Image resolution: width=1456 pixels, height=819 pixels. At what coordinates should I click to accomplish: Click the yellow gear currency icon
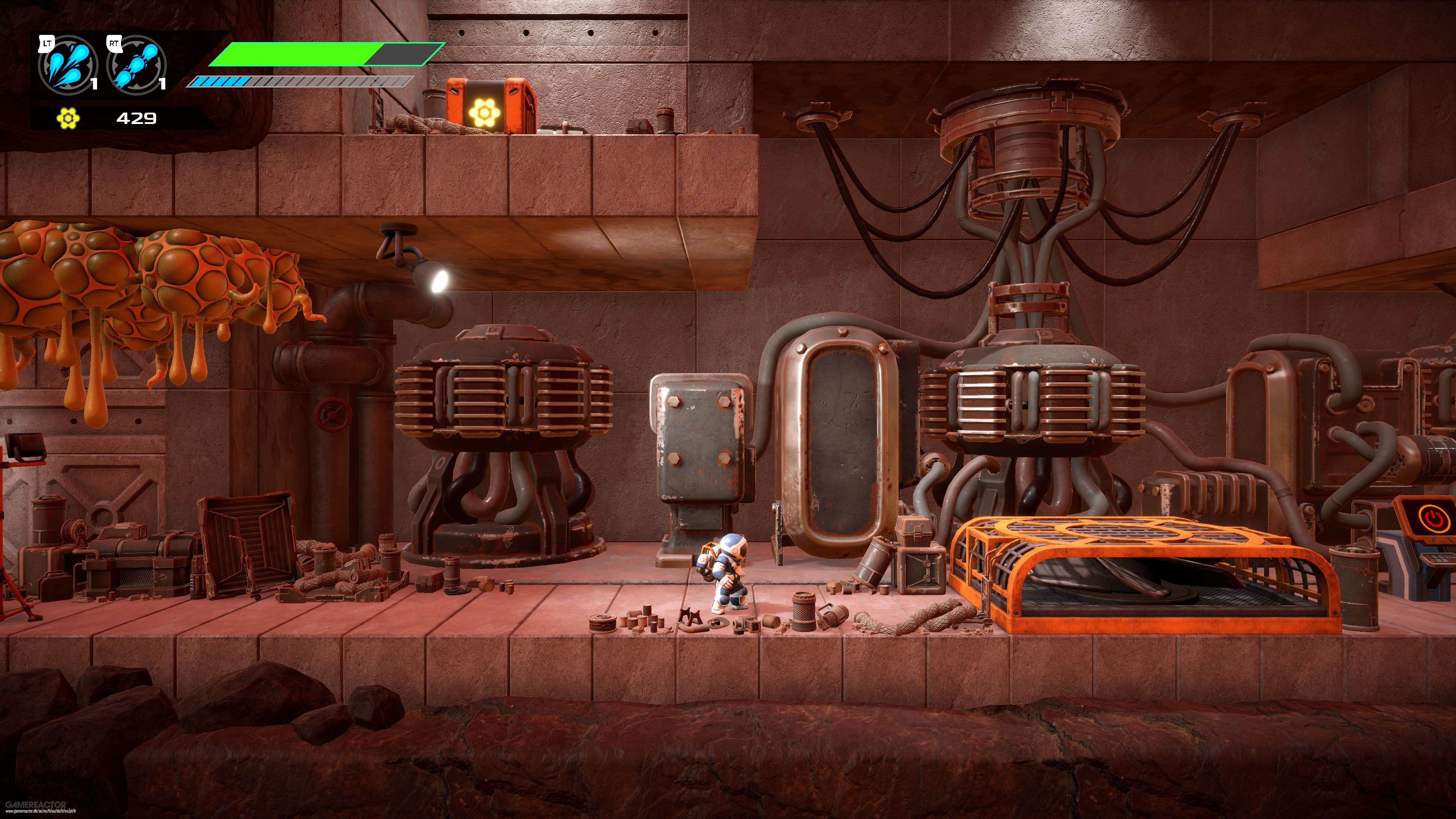click(68, 119)
